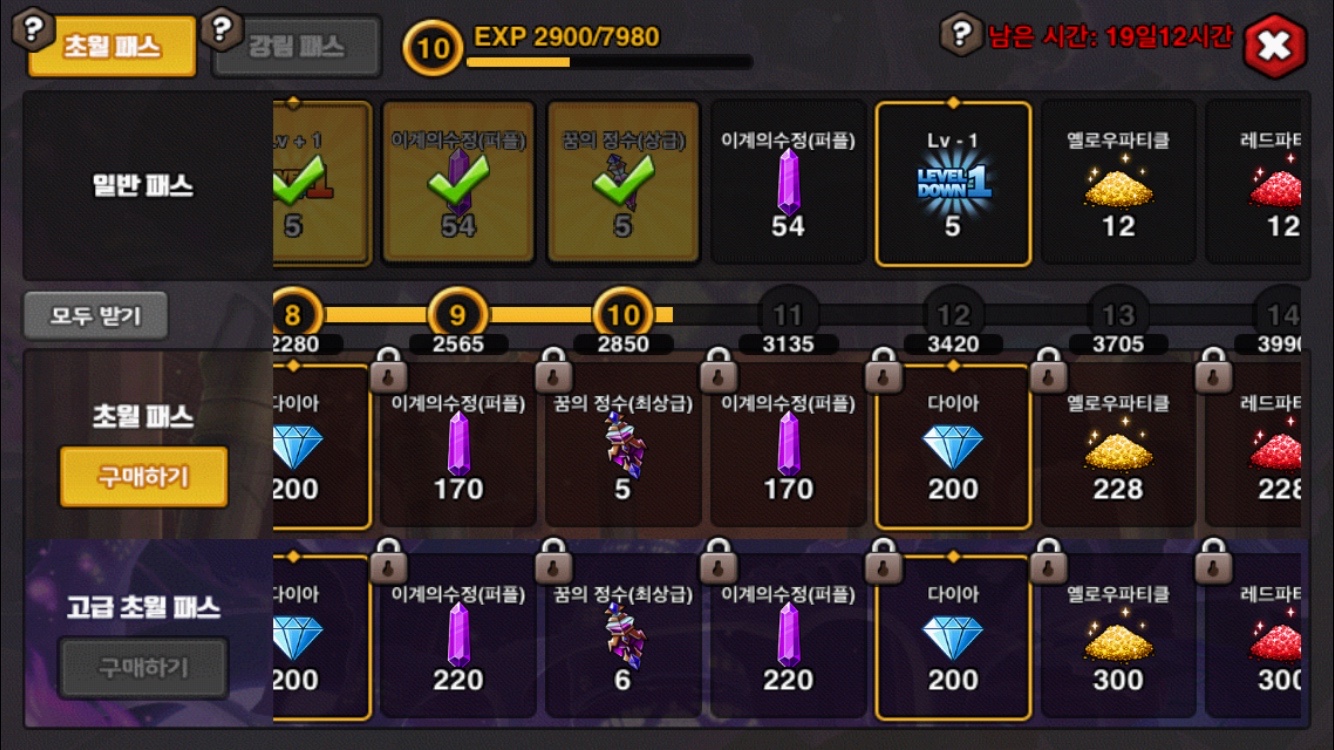
Task: Click the greyed 구매하기 for 고급 초월 패스
Action: [x=143, y=667]
